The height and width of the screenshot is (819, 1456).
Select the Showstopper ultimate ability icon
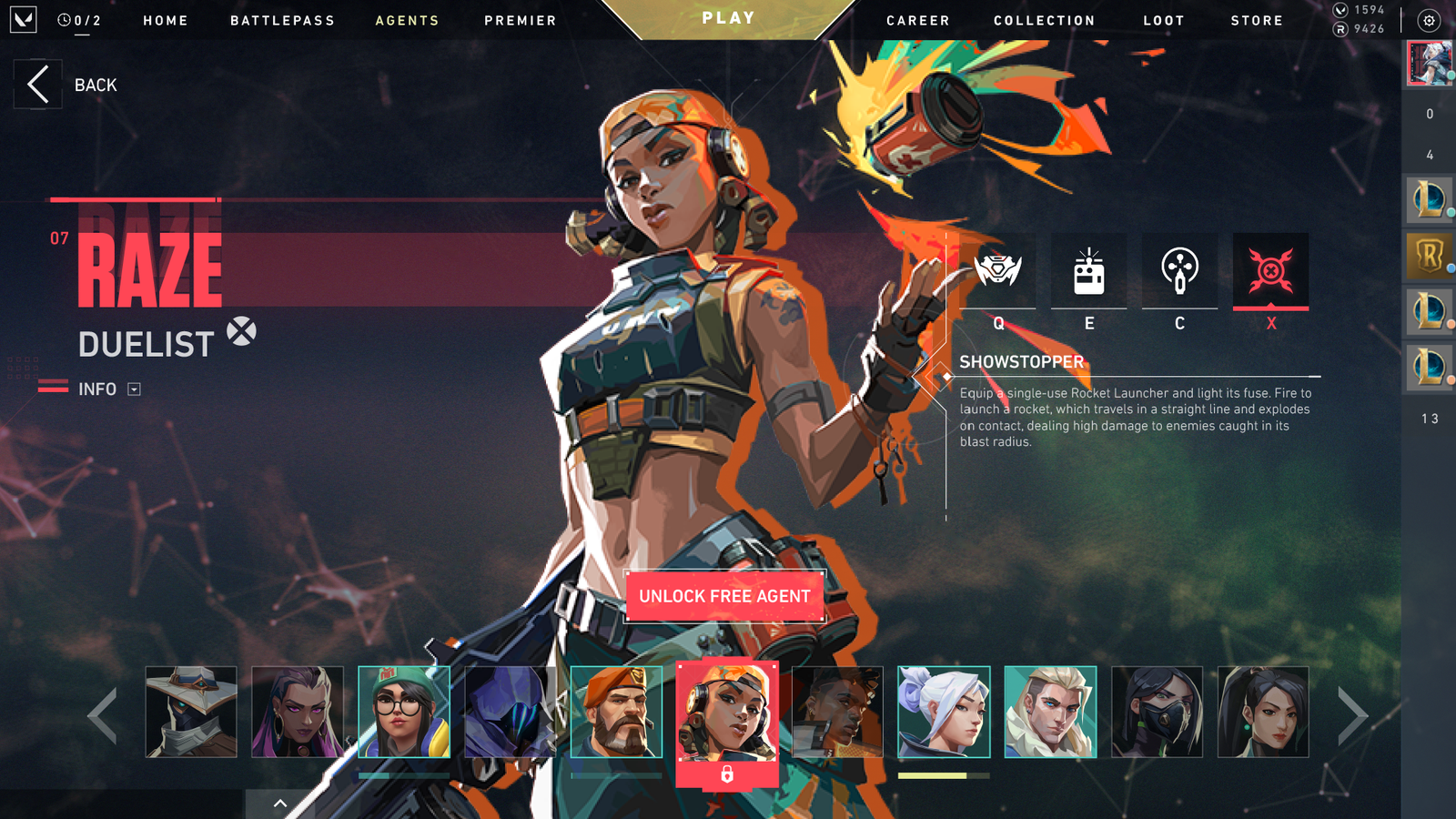[x=1271, y=270]
